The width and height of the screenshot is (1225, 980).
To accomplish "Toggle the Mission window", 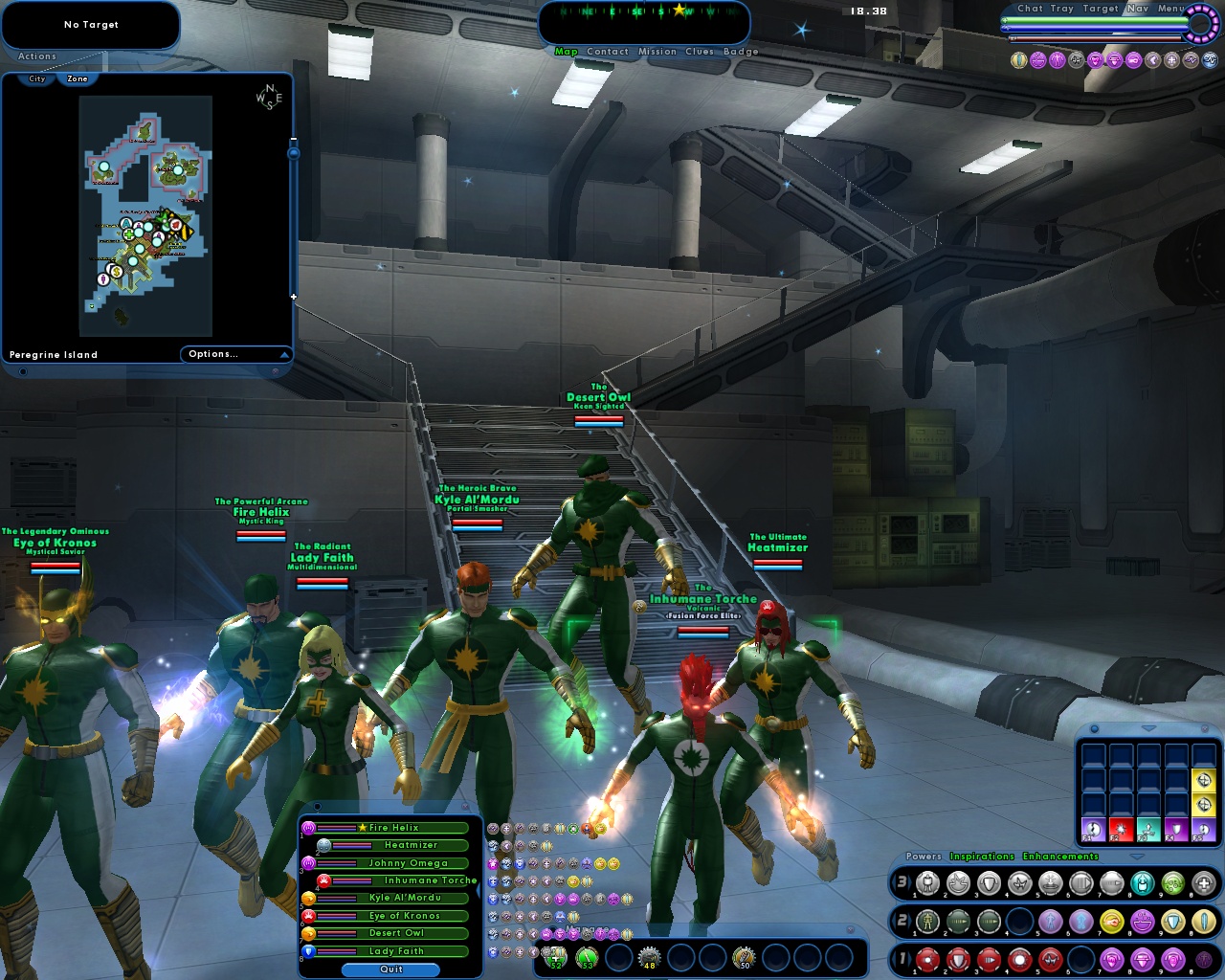I will coord(657,52).
